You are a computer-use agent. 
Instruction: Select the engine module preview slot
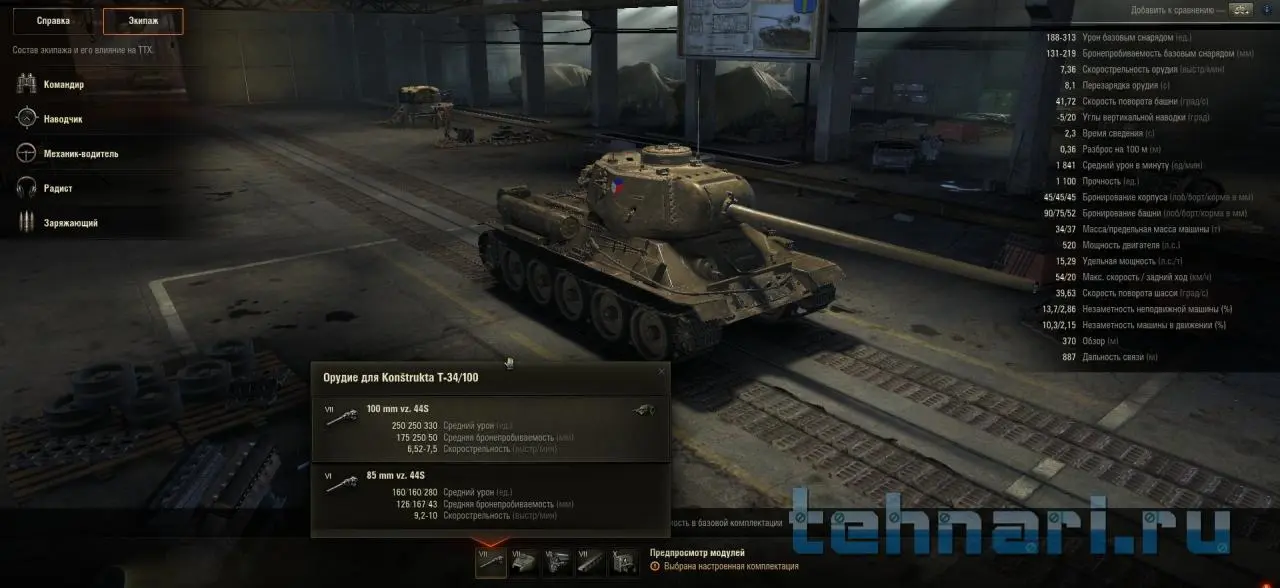click(x=557, y=561)
